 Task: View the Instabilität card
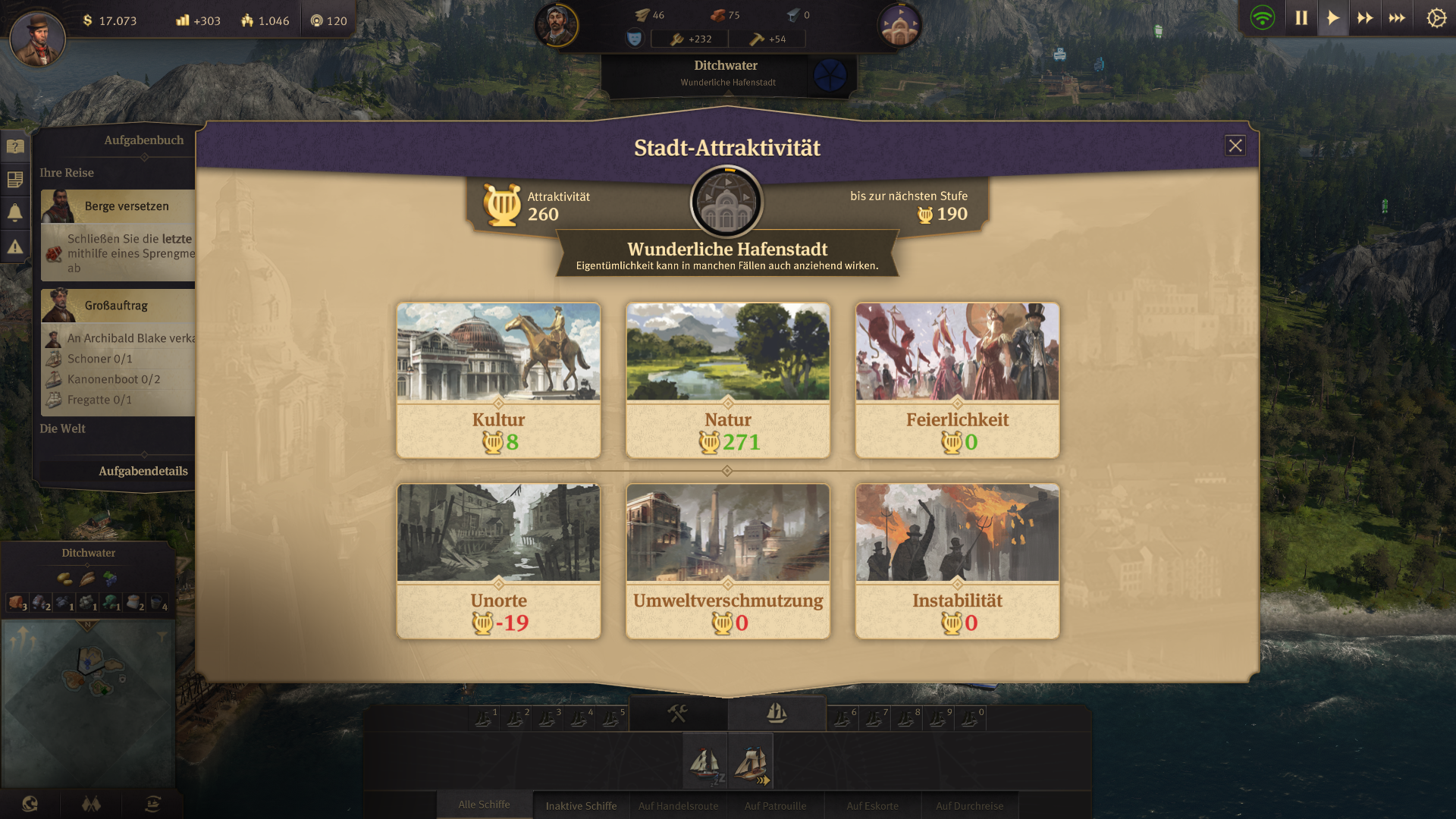tap(957, 561)
